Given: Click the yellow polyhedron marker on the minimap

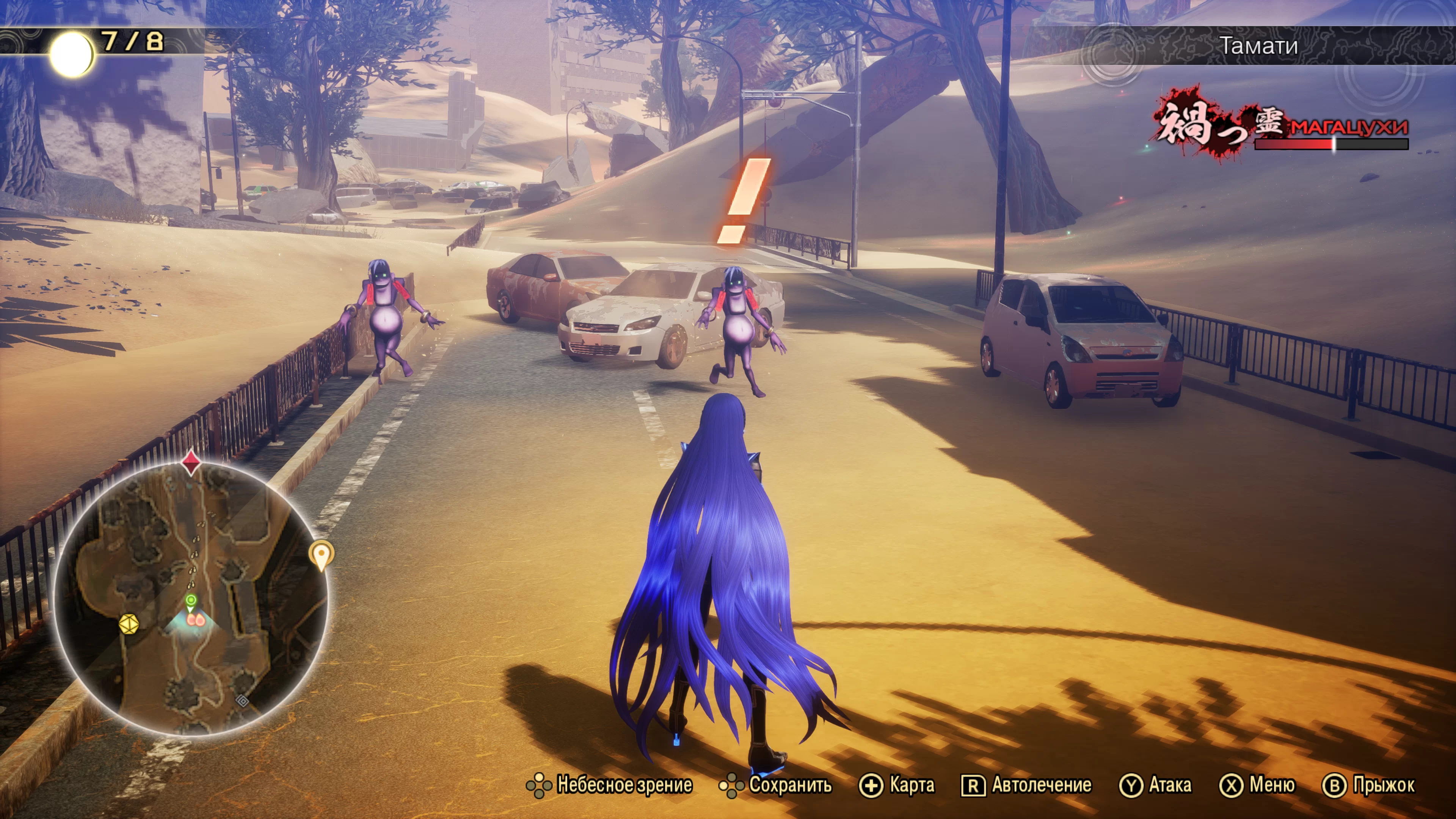Looking at the screenshot, I should tap(129, 624).
